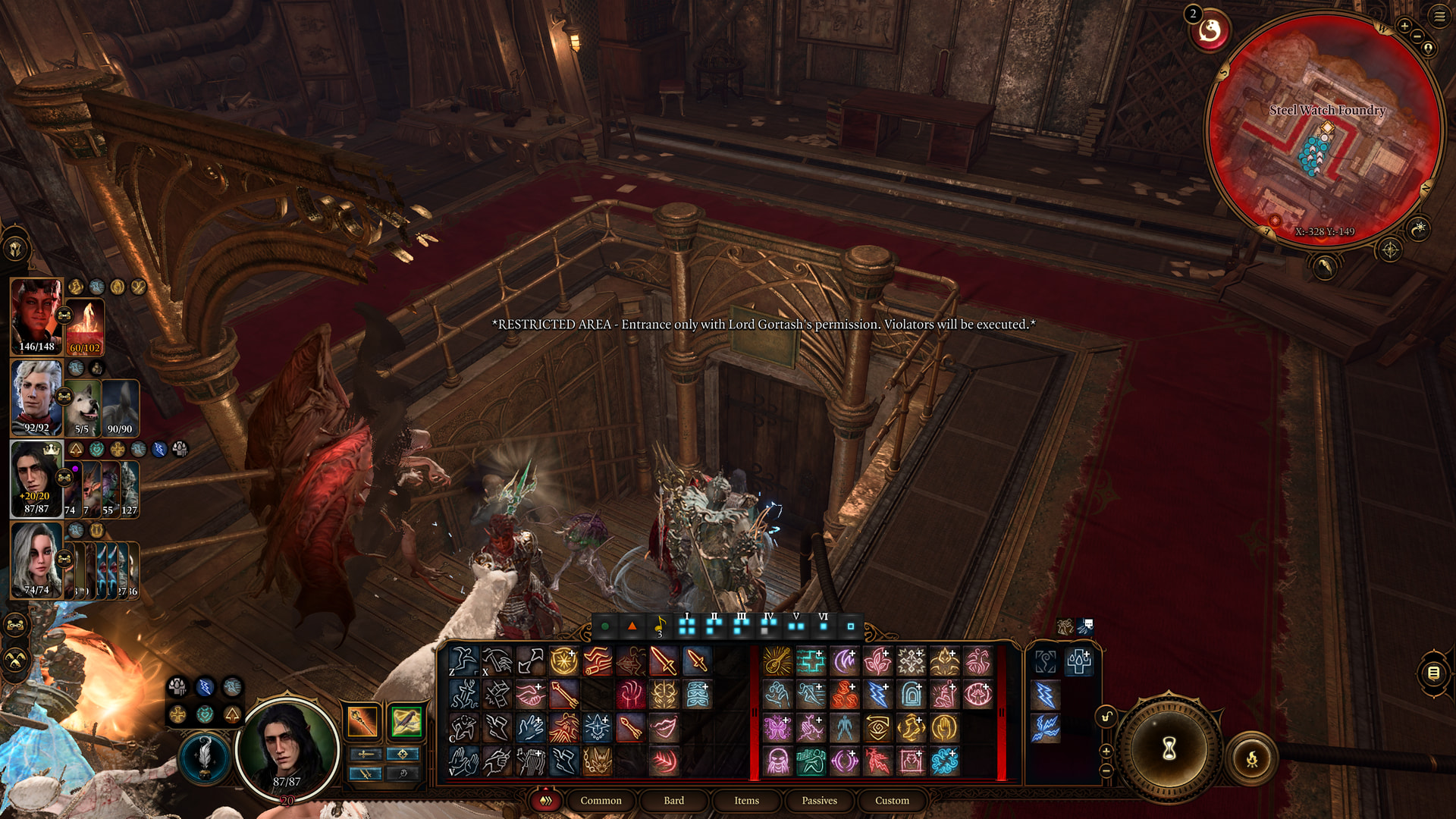Click the end turn hourglass button
Screen dimensions: 1456x819
pos(1169,749)
